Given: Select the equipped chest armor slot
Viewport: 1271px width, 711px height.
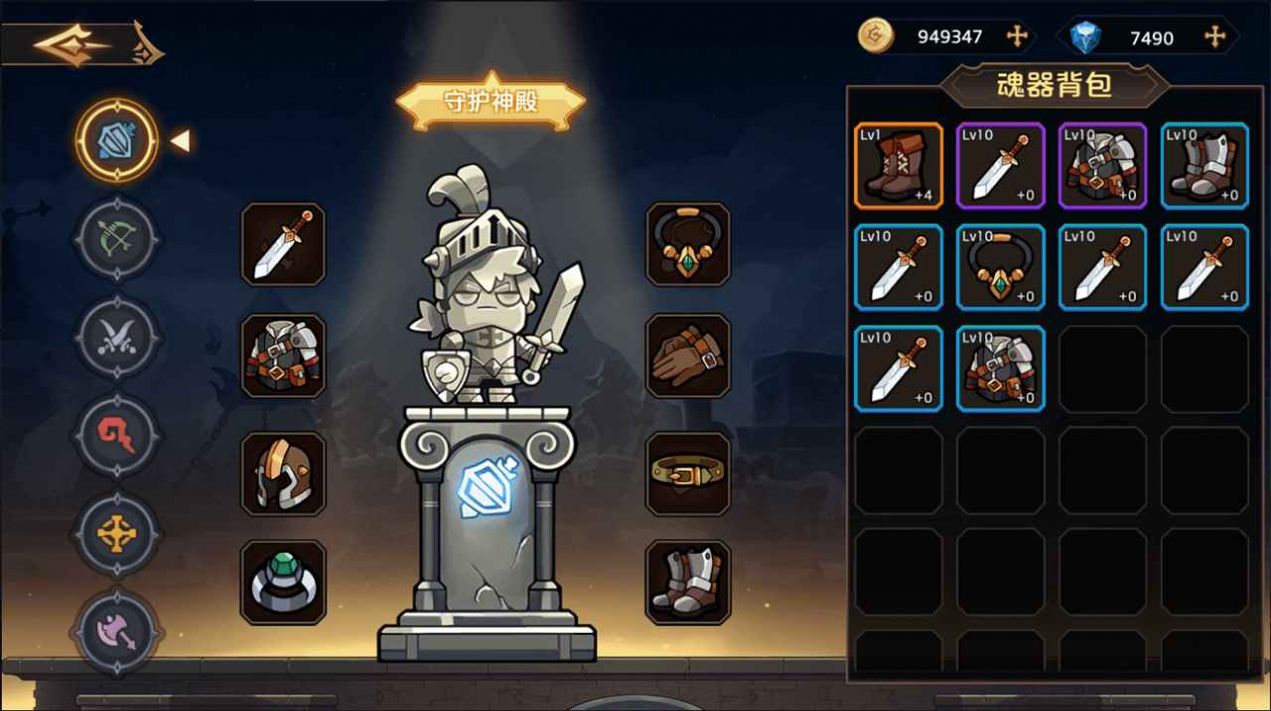Looking at the screenshot, I should tap(283, 356).
